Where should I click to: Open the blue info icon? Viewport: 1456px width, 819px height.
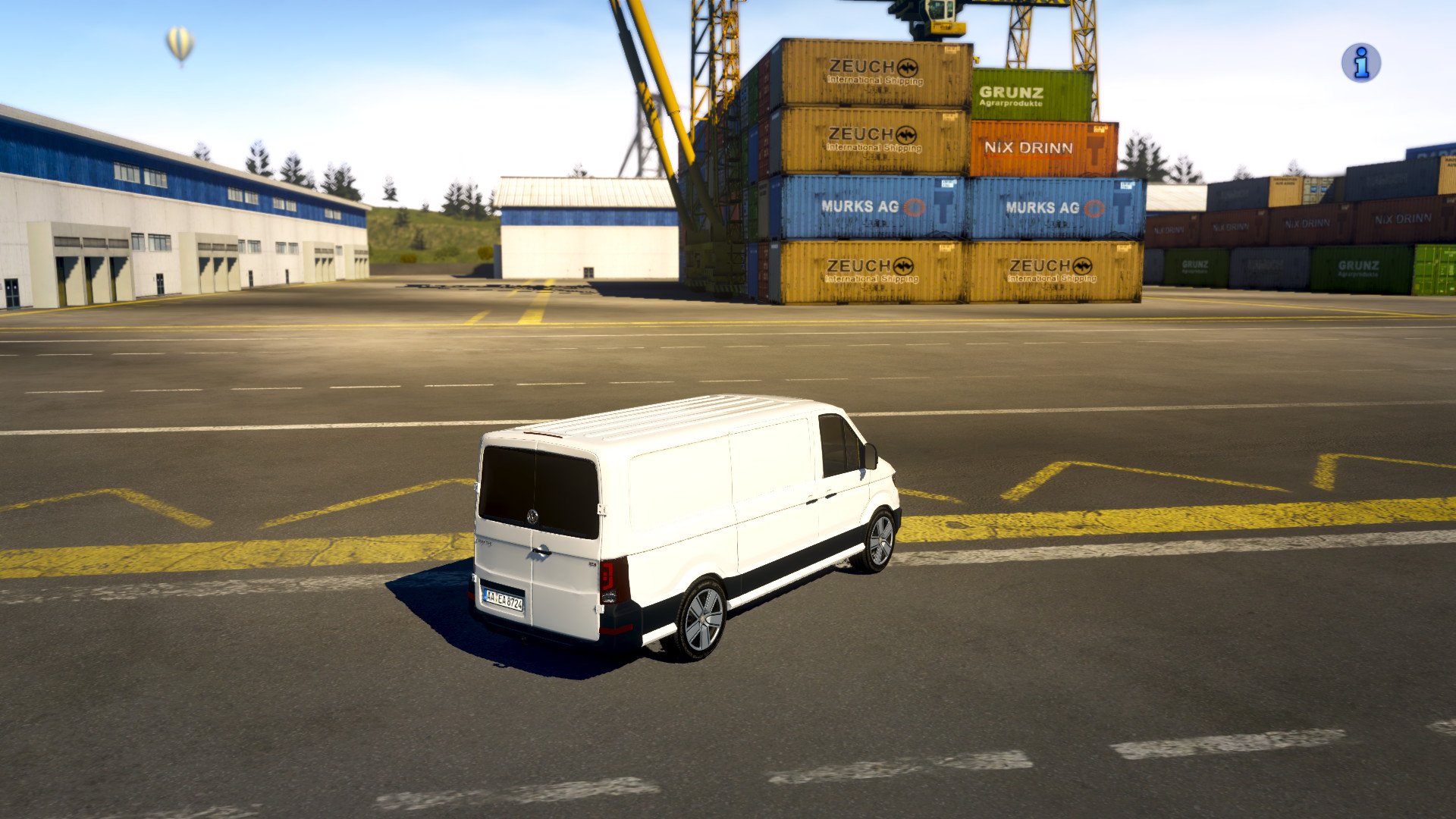(x=1360, y=63)
